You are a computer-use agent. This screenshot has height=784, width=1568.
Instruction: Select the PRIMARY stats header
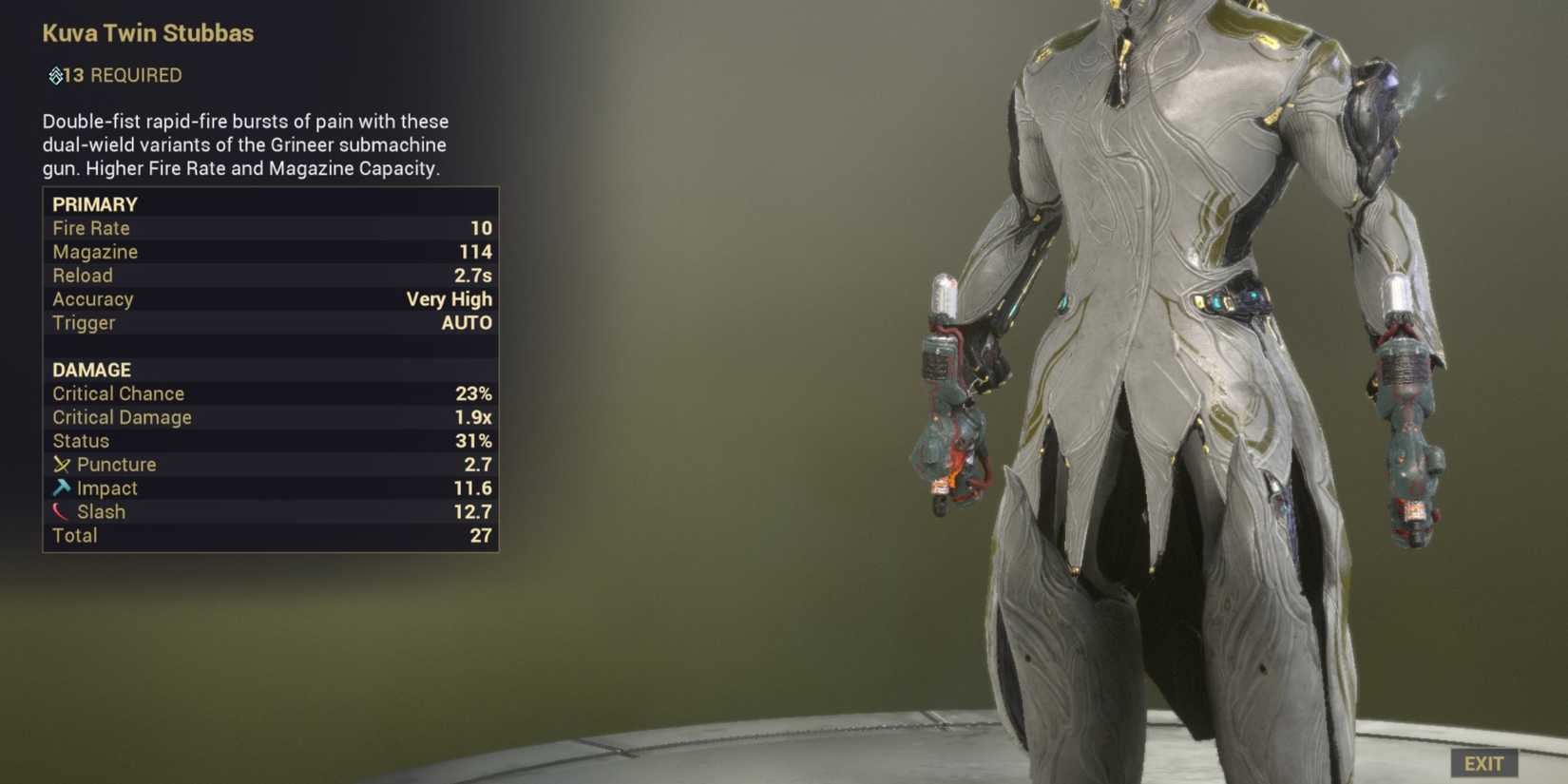[95, 204]
